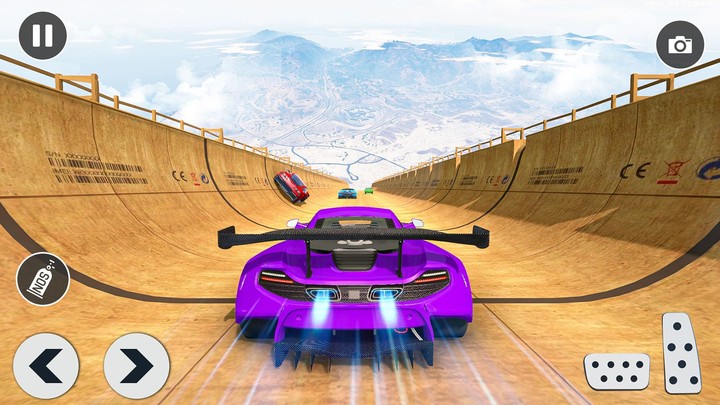Tap the accelerator gas pedal
The height and width of the screenshot is (405, 720).
pyautogui.click(x=682, y=353)
